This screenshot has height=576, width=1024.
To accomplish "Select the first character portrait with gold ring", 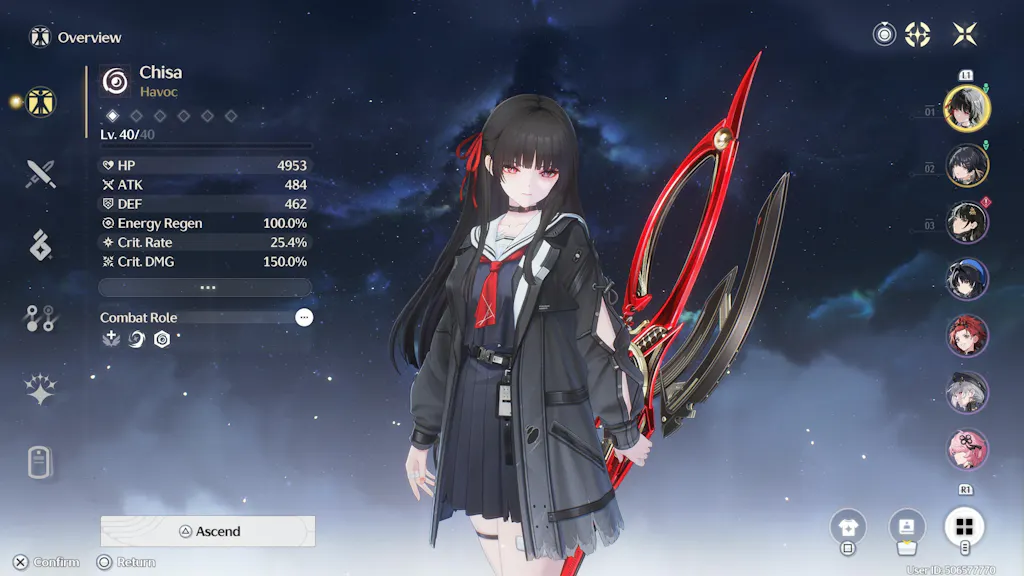I will point(967,108).
